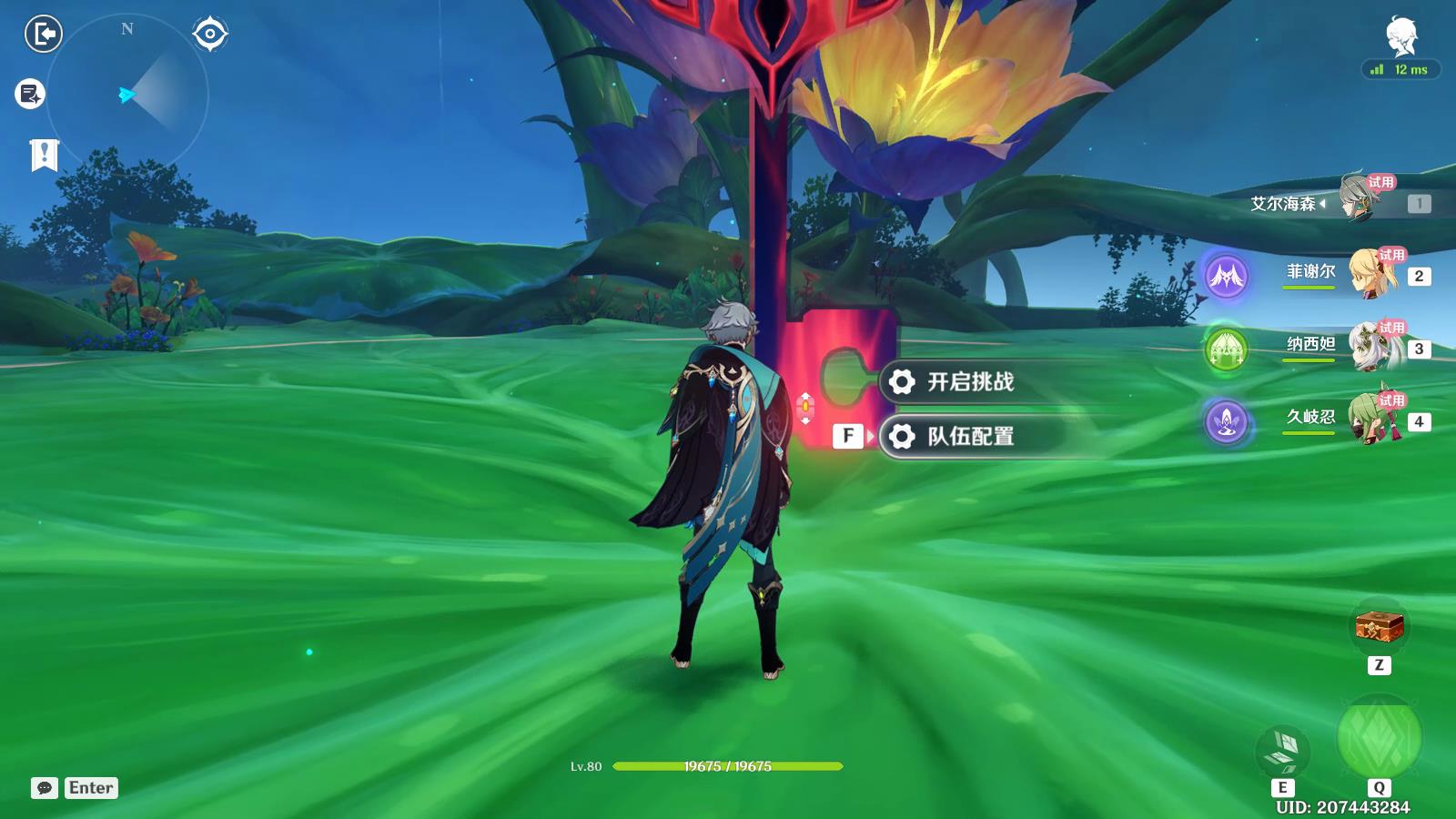Viewport: 1456px width, 819px height.
Task: Unleash the green elemental burst
Action: pos(1379,739)
